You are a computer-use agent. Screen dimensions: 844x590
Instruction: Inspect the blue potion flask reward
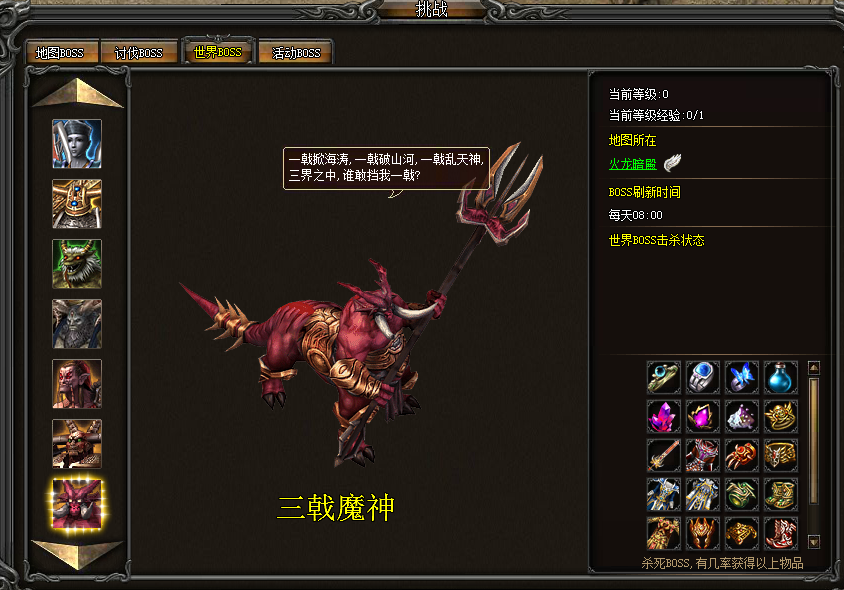coord(781,377)
